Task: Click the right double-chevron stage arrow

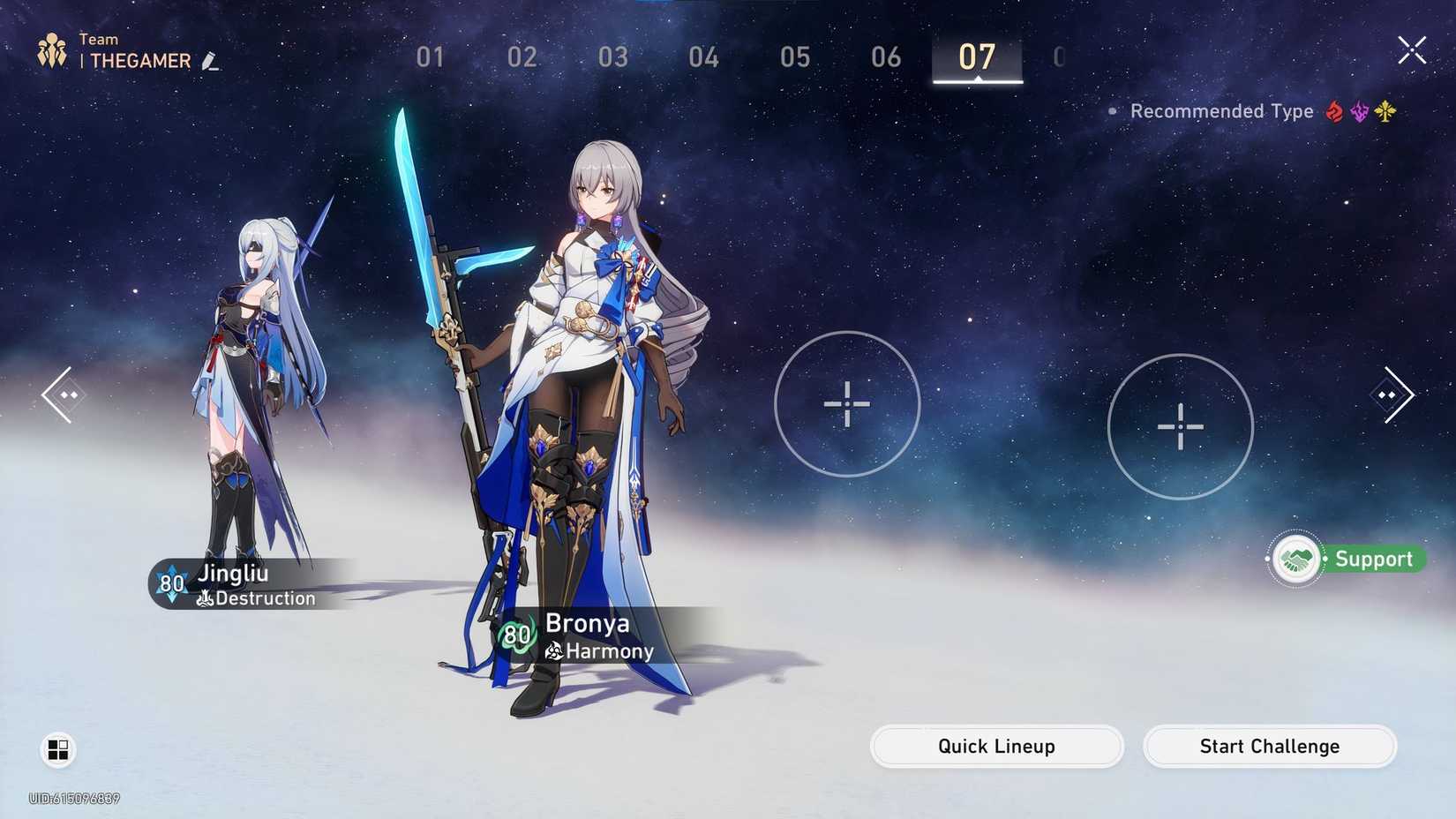Action: tap(1392, 394)
